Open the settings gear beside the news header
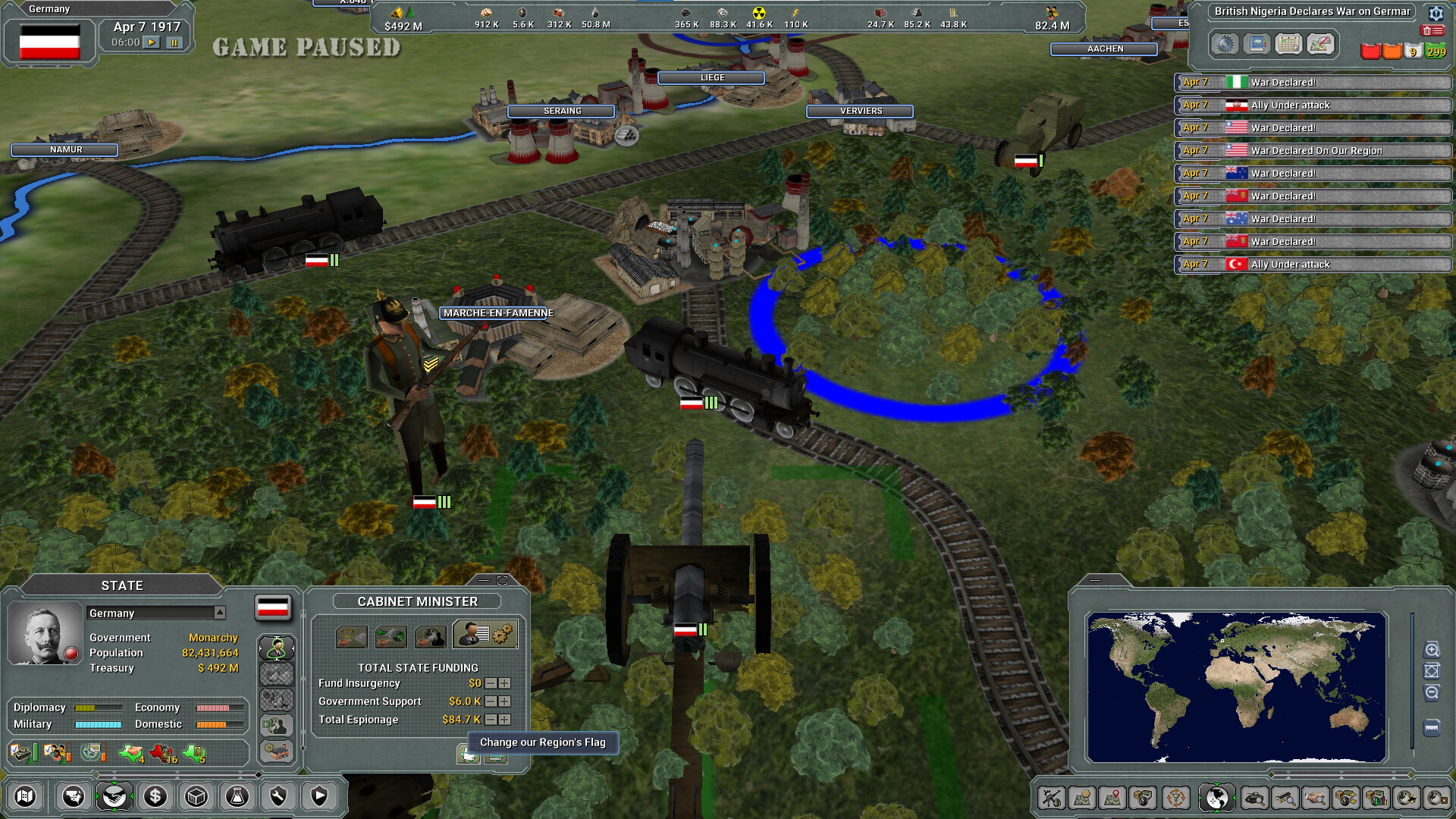The image size is (1456, 819). (x=1436, y=14)
